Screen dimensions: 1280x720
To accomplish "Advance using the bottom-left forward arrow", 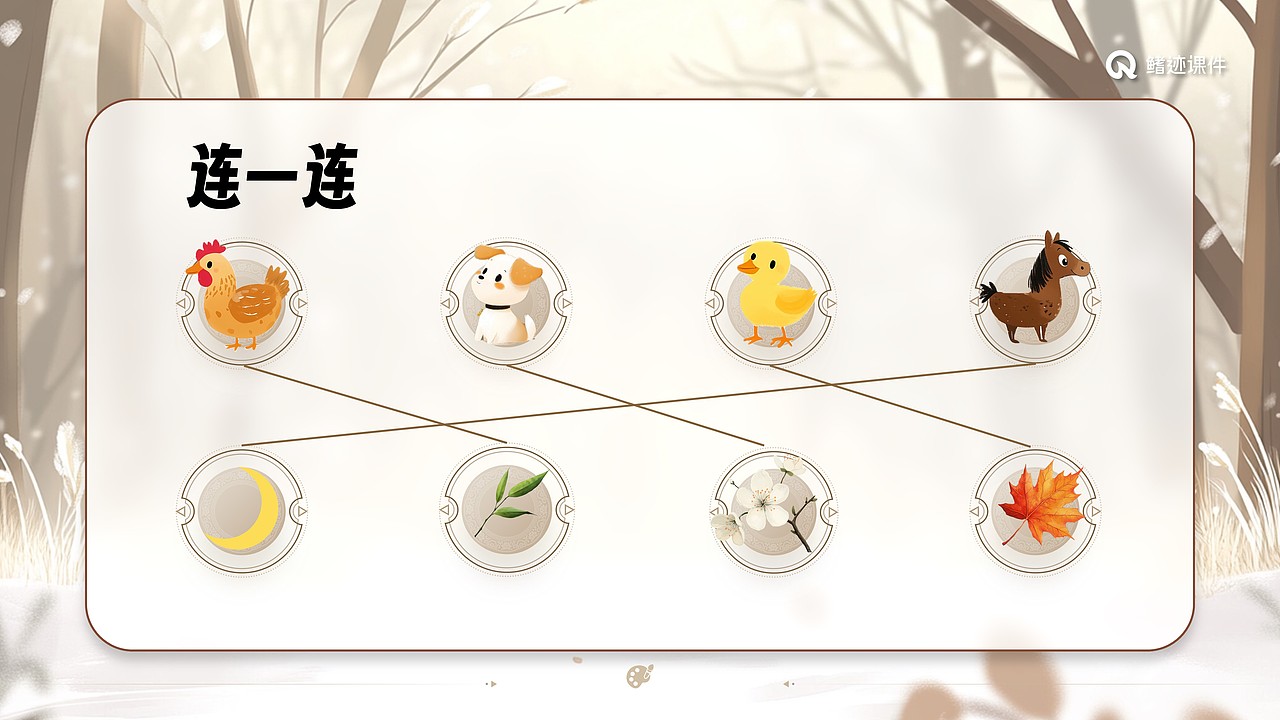I will pyautogui.click(x=492, y=684).
